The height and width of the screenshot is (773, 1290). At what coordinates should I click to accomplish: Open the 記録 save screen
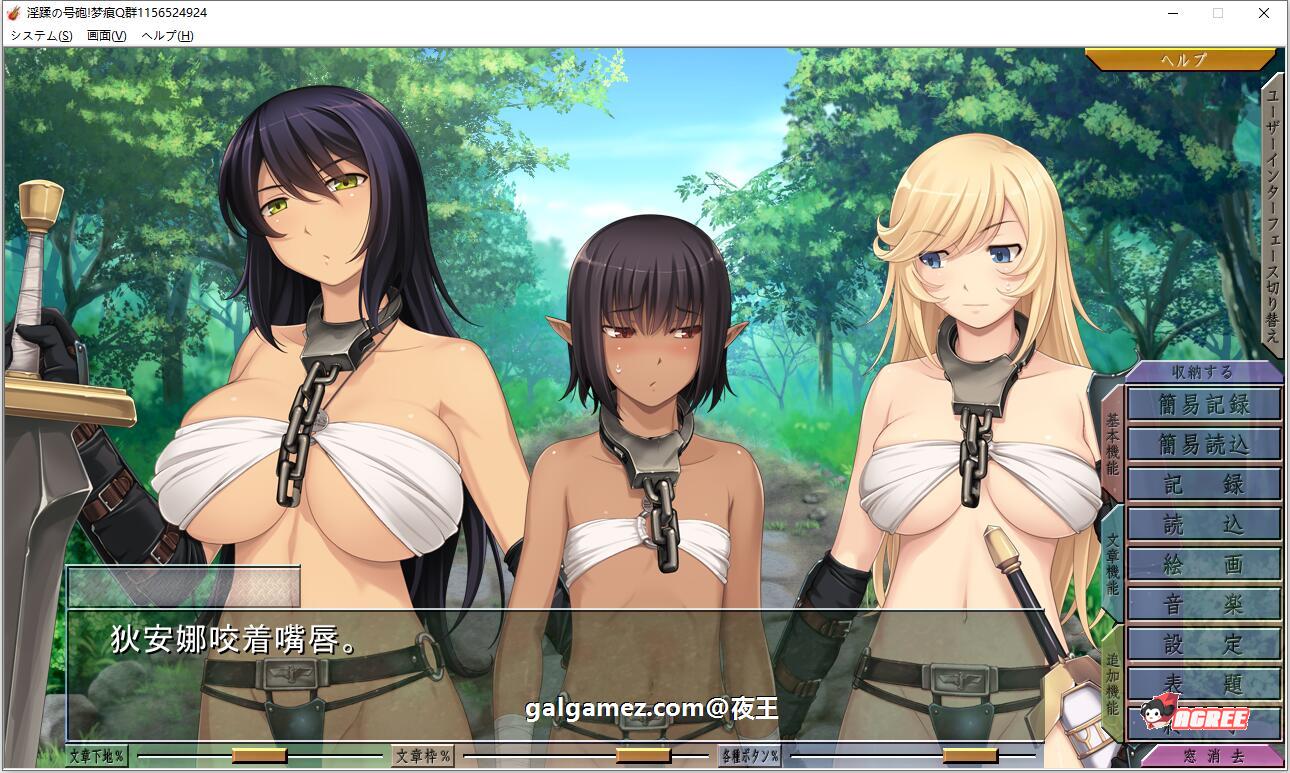tap(1203, 485)
